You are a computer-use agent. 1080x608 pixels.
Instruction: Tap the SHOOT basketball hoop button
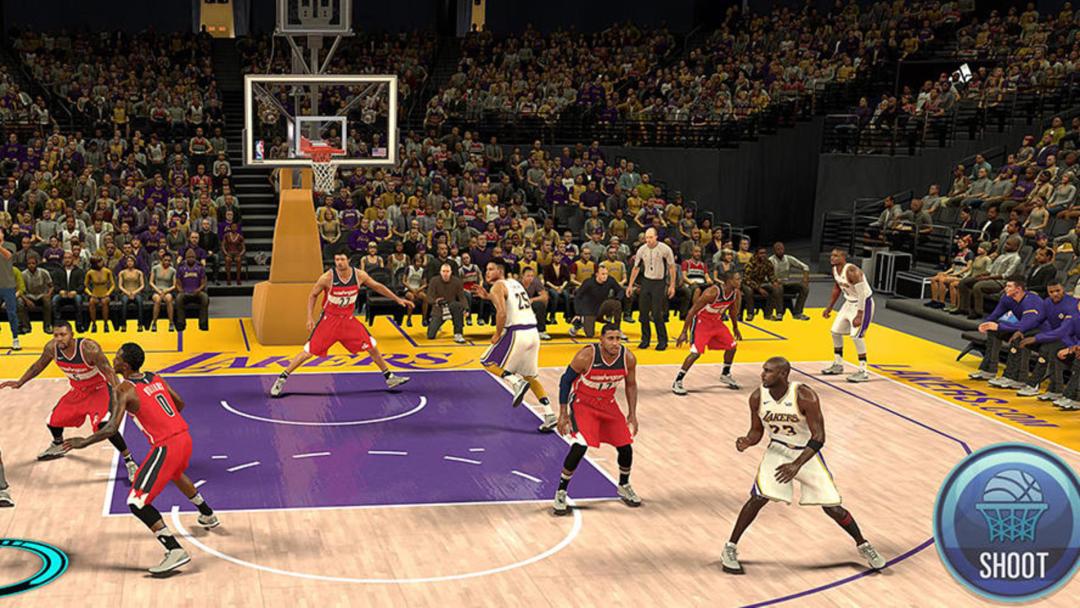pos(1012,524)
